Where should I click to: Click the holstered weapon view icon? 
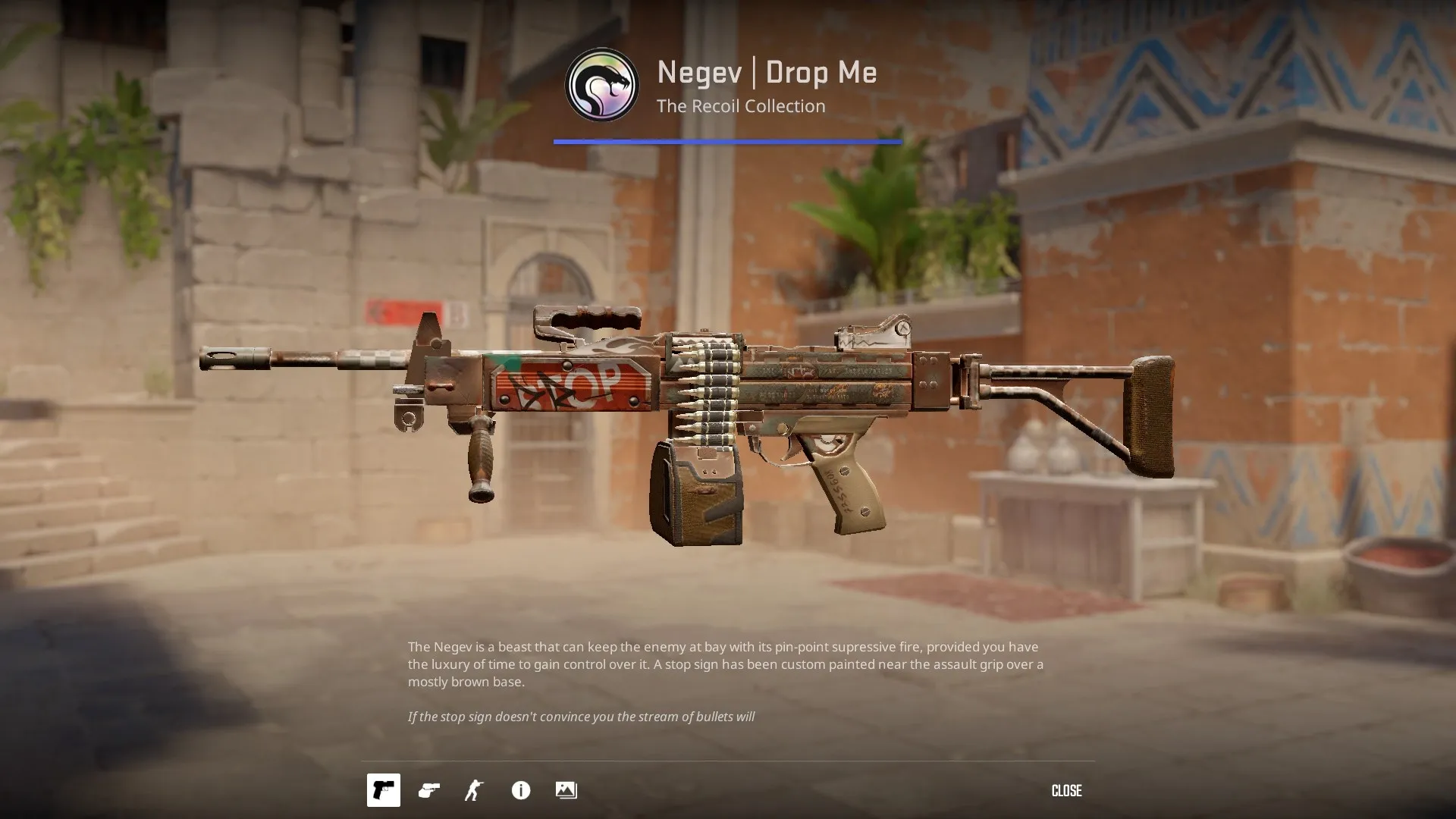click(x=428, y=790)
